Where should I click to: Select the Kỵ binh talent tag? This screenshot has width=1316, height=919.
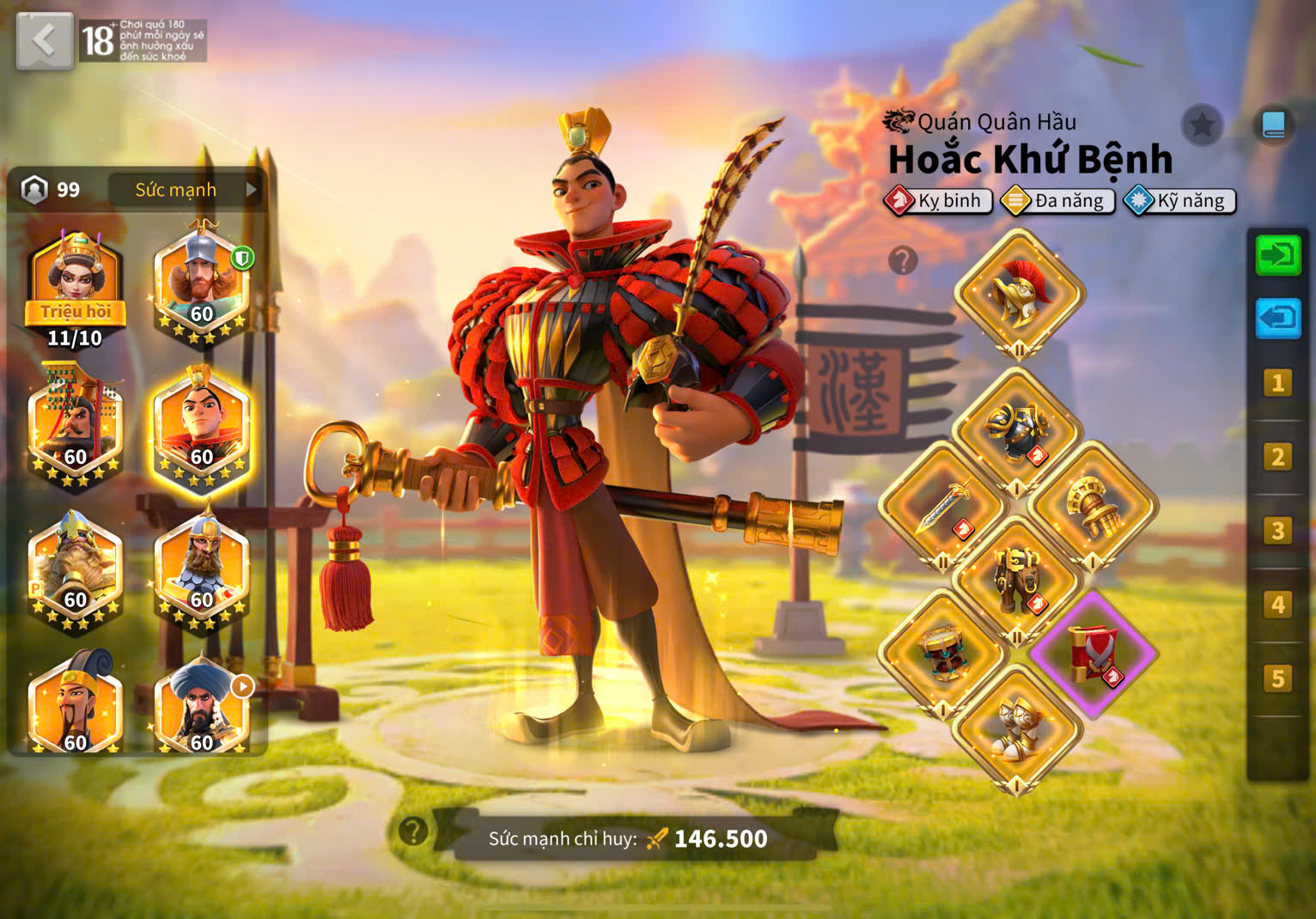(939, 201)
